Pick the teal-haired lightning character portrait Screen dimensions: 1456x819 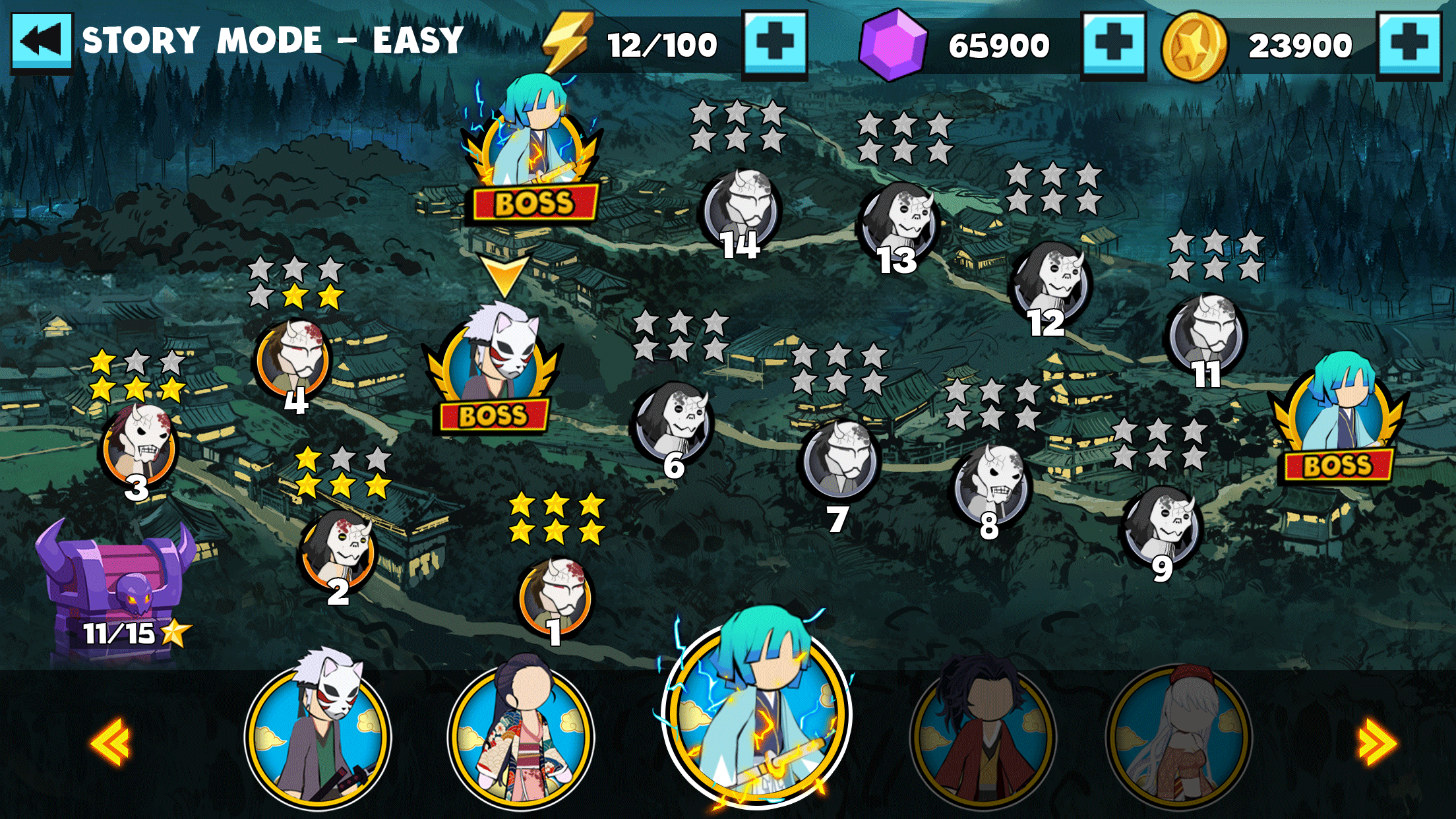click(757, 715)
